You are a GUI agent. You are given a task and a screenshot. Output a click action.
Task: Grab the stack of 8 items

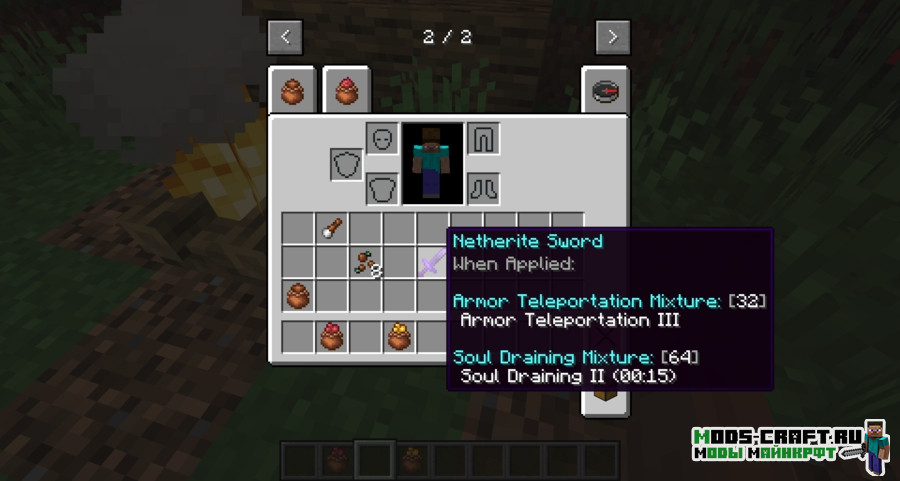pos(366,263)
